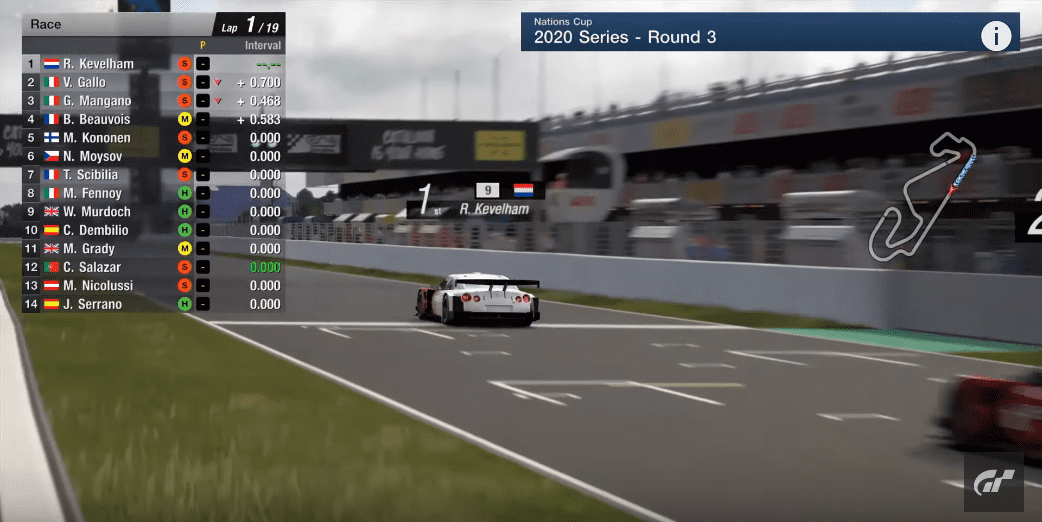Open the info button on the Nations Cup banner
The width and height of the screenshot is (1042, 522).
995,37
